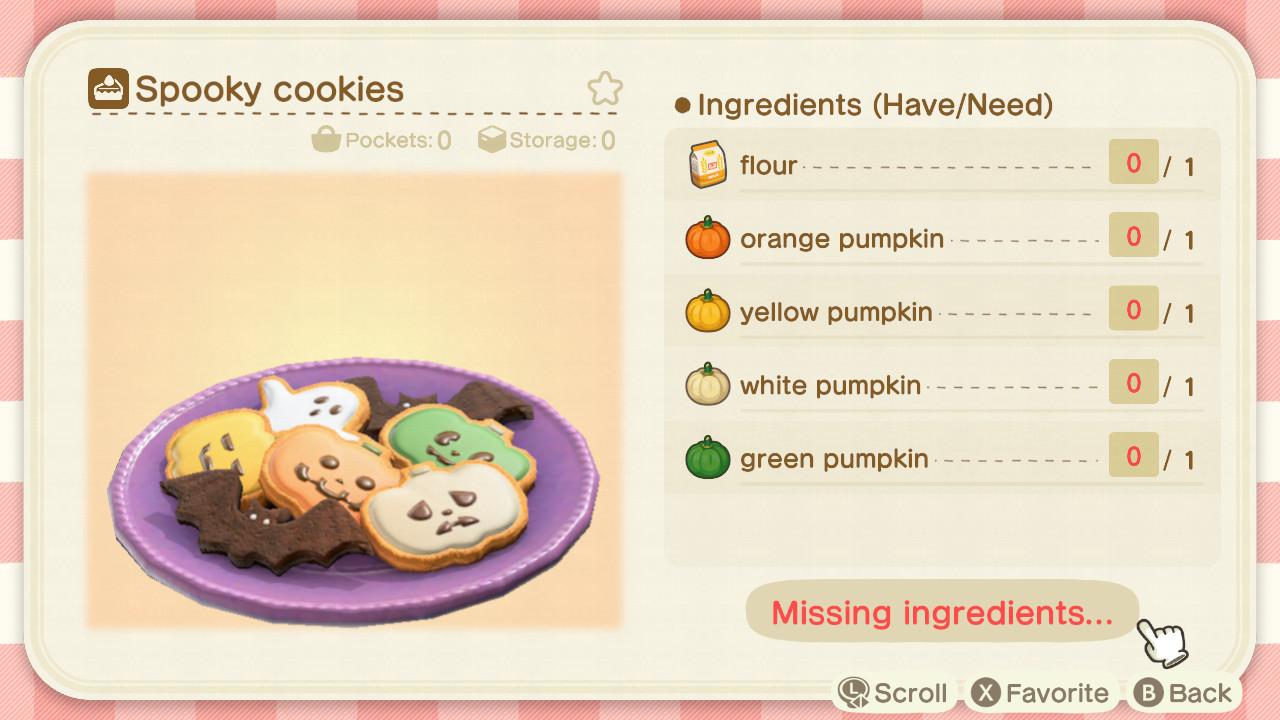
Task: Open the flour quantity counter
Action: [1131, 162]
